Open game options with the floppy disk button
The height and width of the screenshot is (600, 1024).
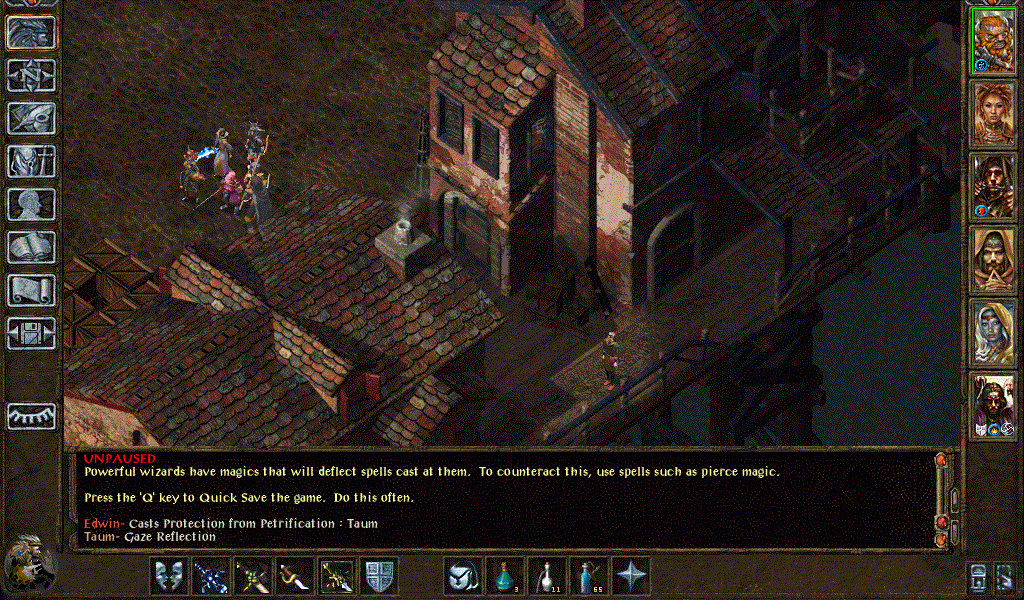[x=31, y=333]
